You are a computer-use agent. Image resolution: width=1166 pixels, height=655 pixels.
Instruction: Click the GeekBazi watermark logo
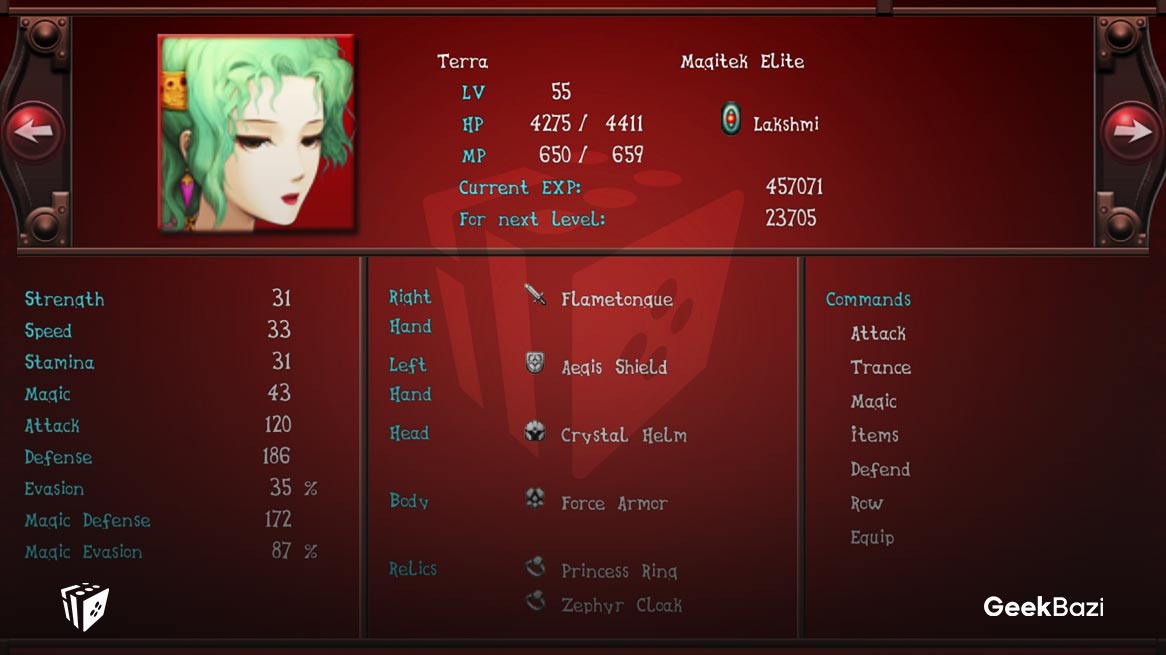(1043, 606)
